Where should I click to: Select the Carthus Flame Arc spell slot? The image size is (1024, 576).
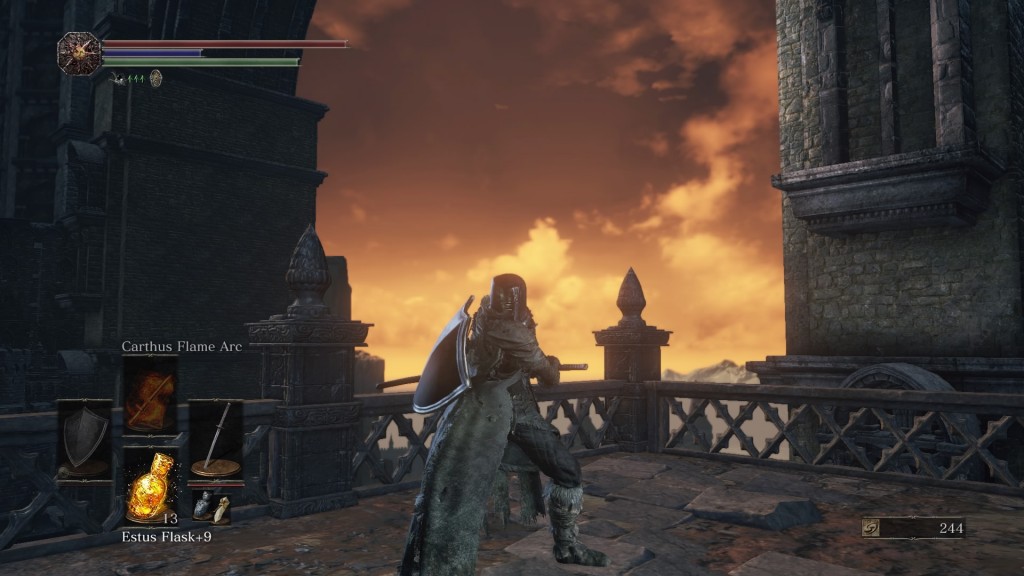coord(150,393)
